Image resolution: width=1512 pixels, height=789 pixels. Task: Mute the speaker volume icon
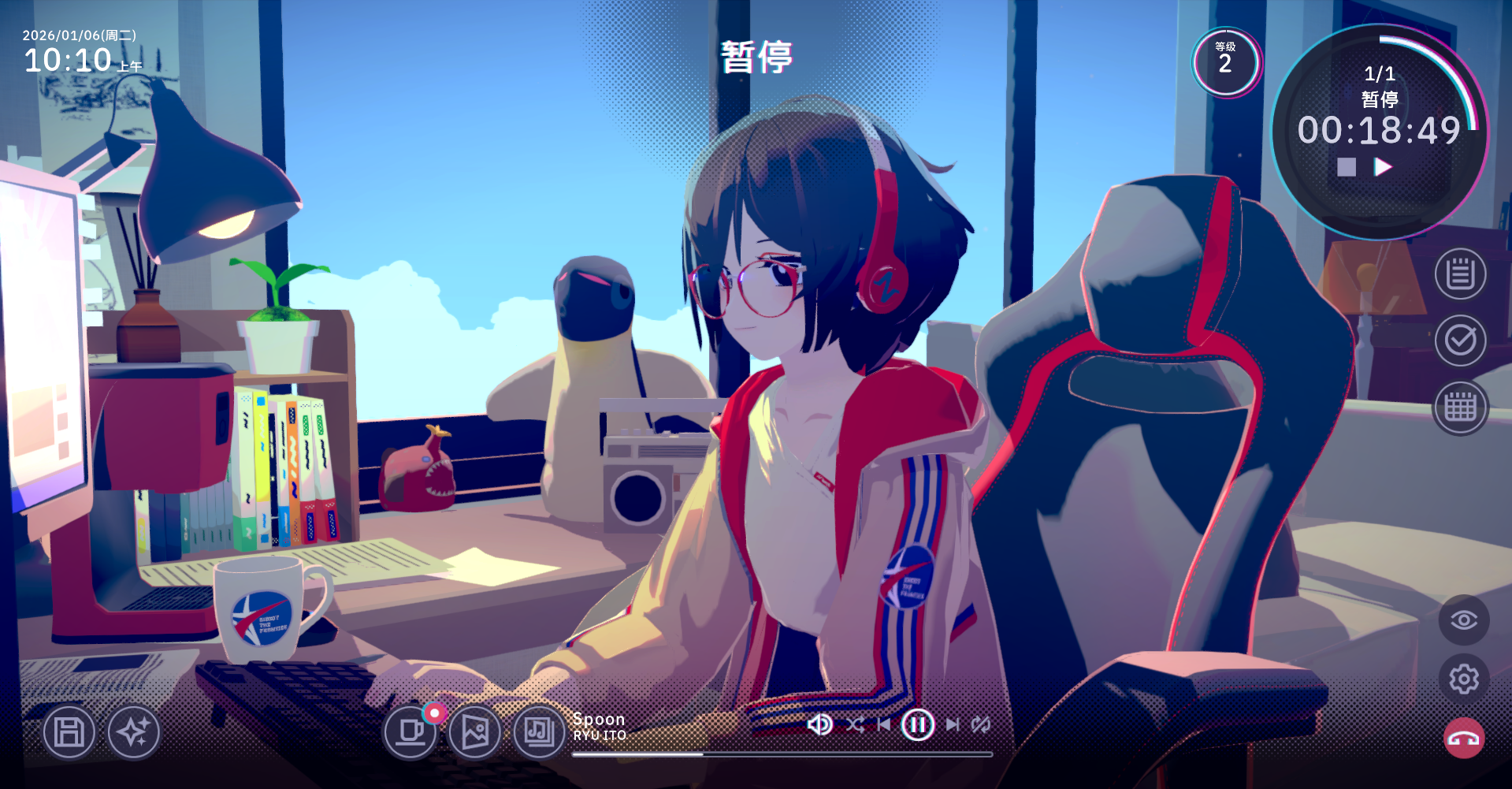tap(820, 724)
